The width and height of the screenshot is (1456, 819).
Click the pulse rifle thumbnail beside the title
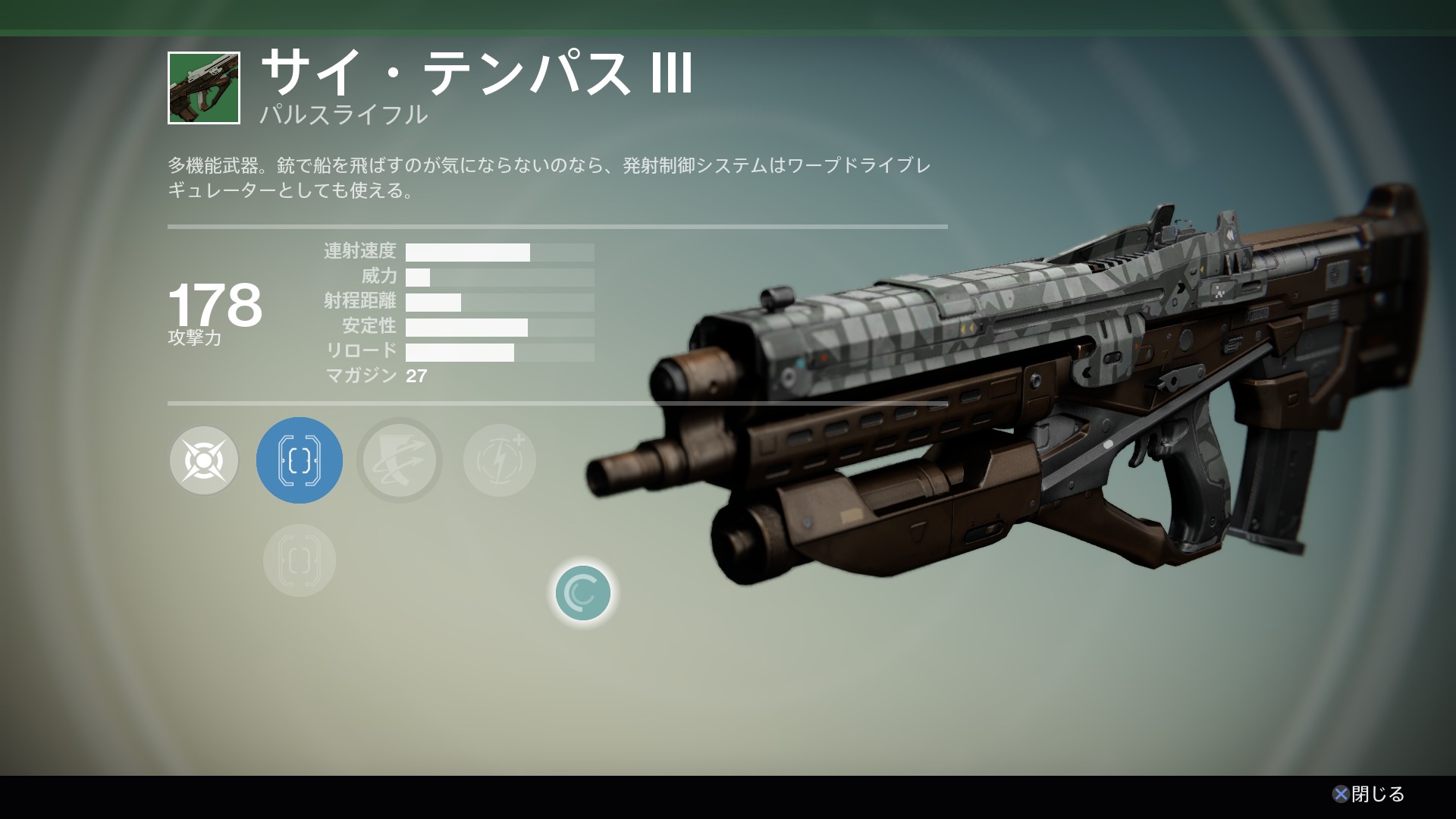[x=204, y=88]
